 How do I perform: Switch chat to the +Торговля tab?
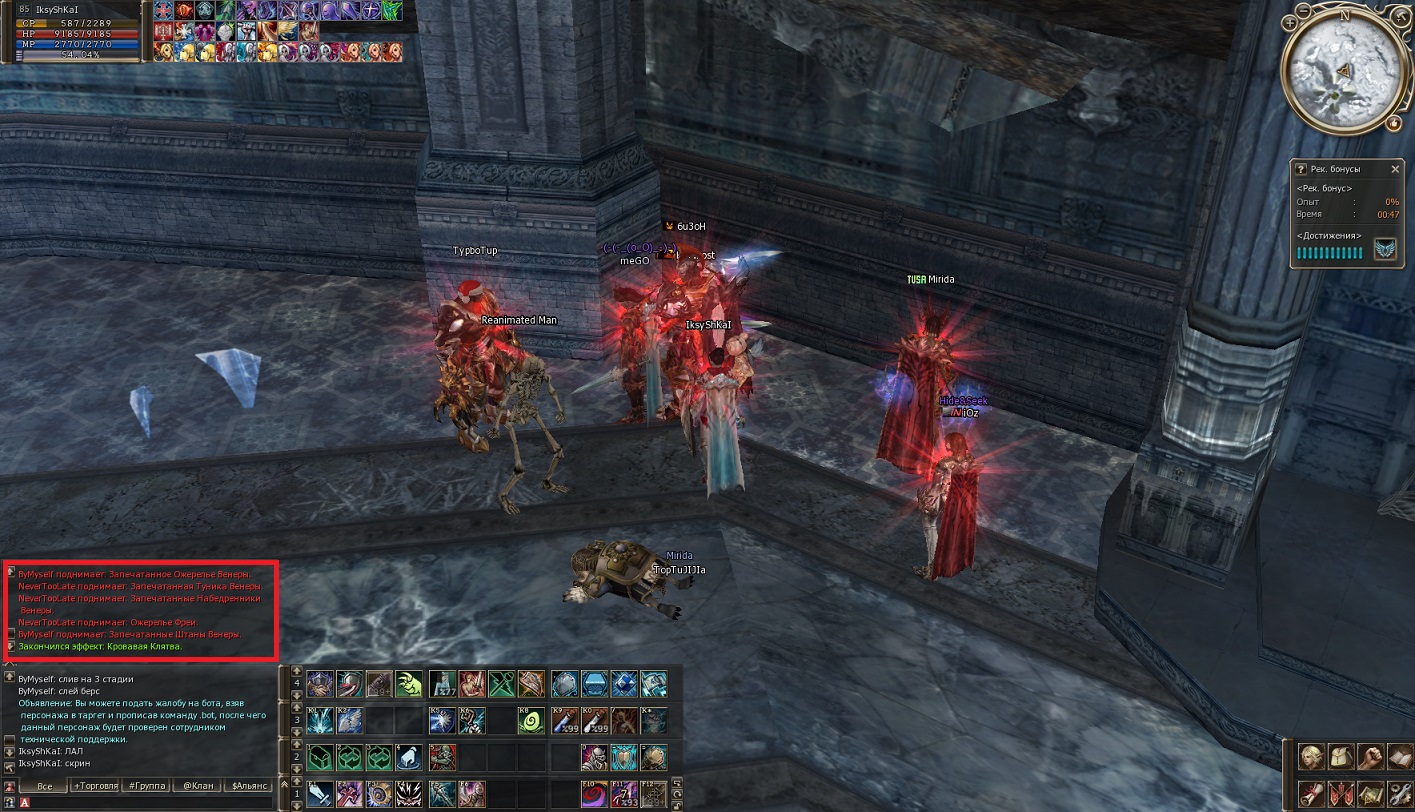(x=96, y=786)
